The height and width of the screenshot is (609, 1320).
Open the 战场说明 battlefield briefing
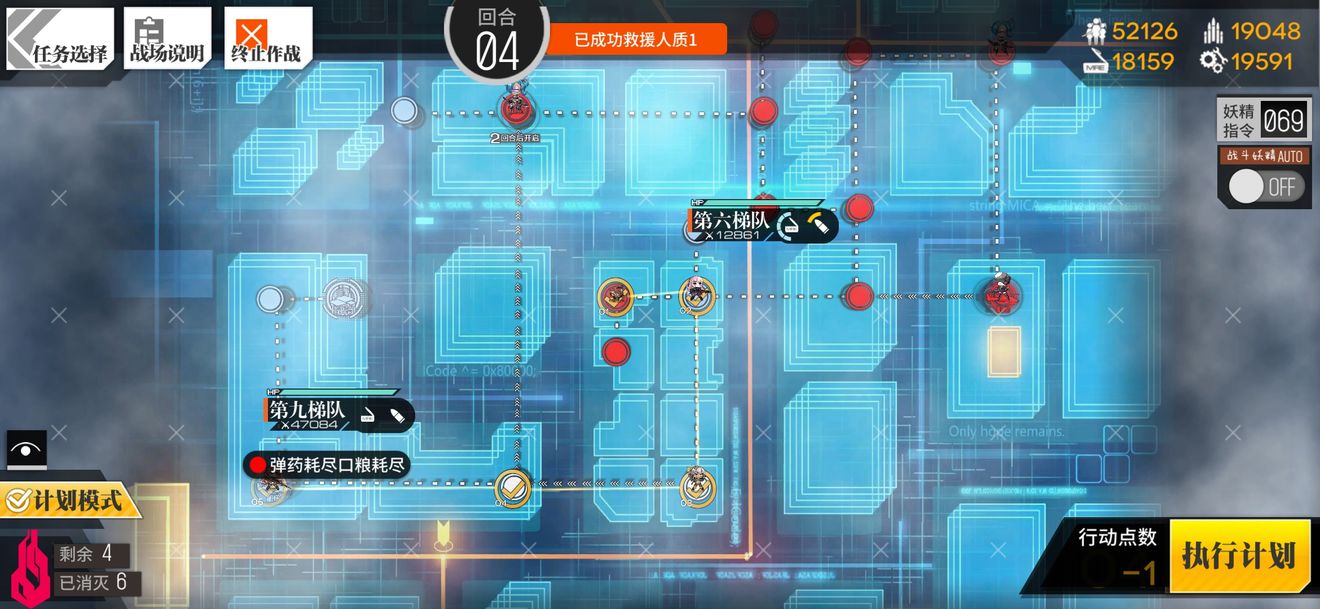click(166, 38)
